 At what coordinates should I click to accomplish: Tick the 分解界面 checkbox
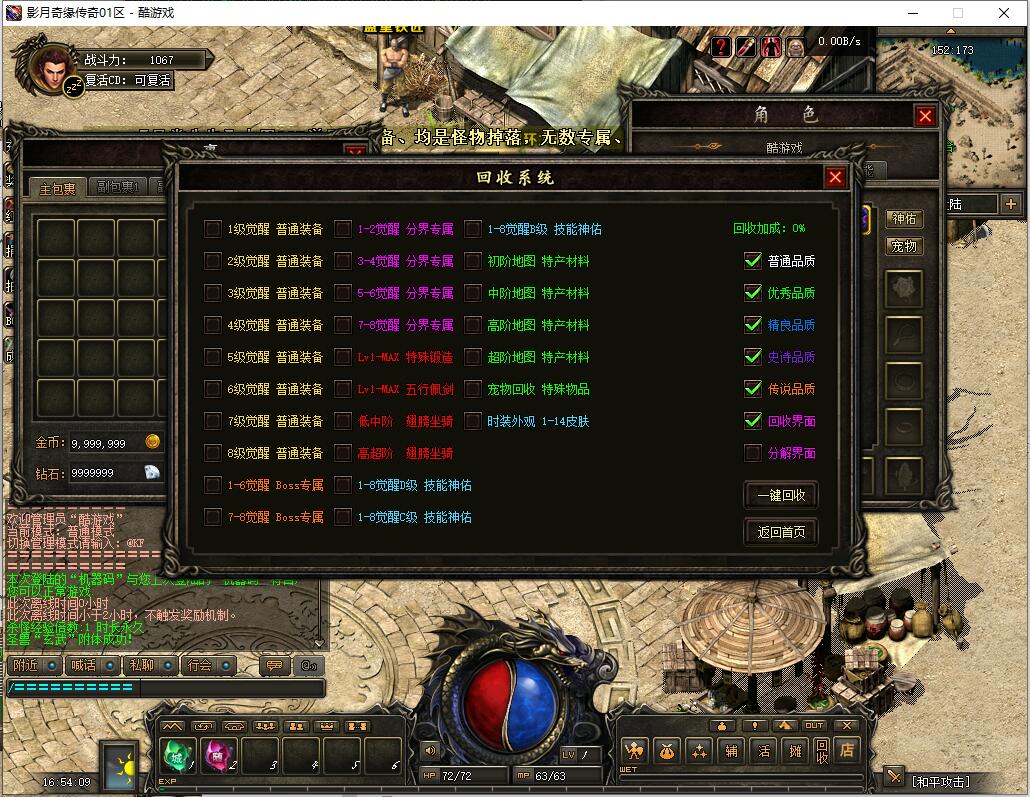click(753, 453)
